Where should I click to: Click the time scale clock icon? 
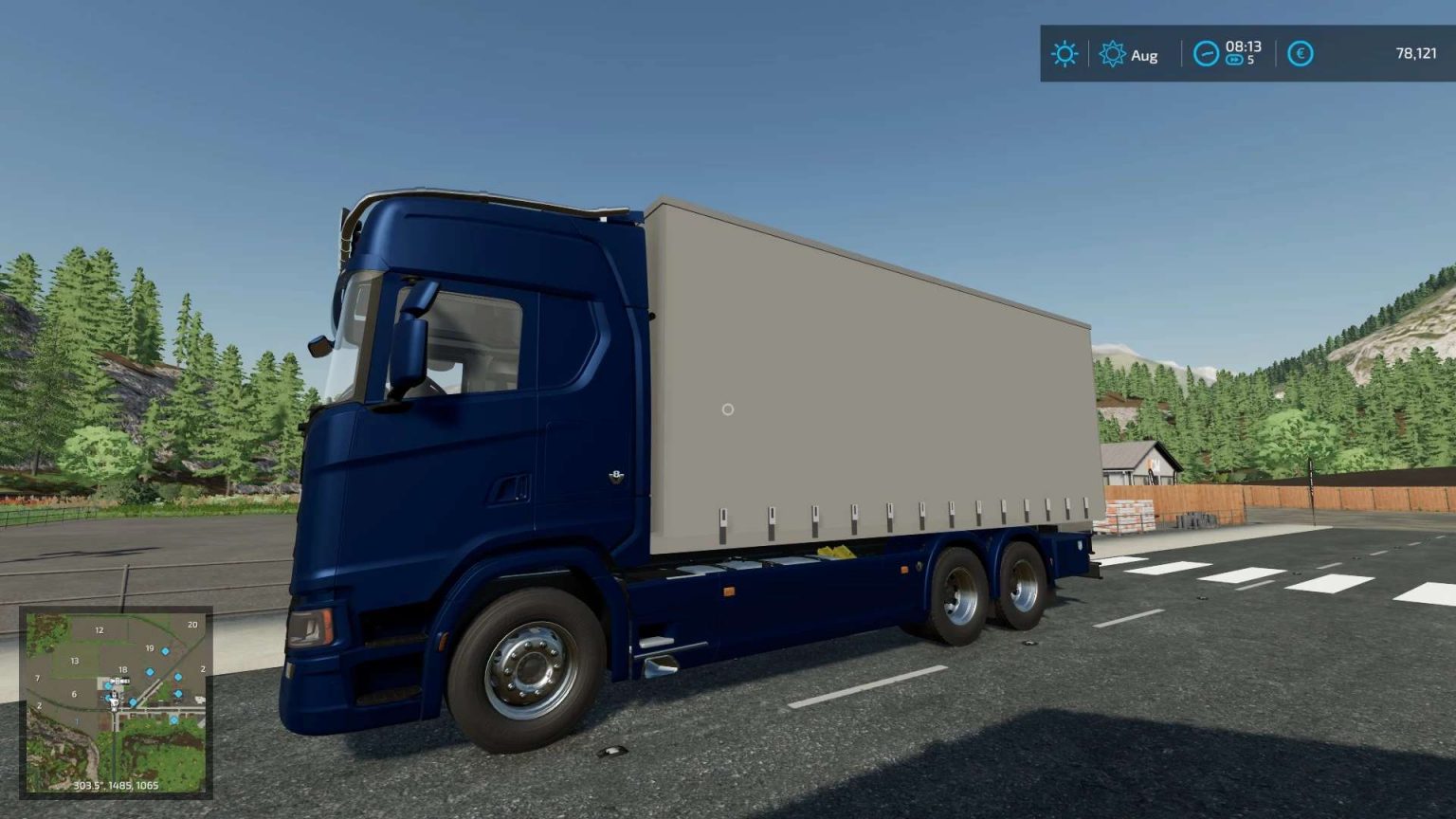point(1206,54)
